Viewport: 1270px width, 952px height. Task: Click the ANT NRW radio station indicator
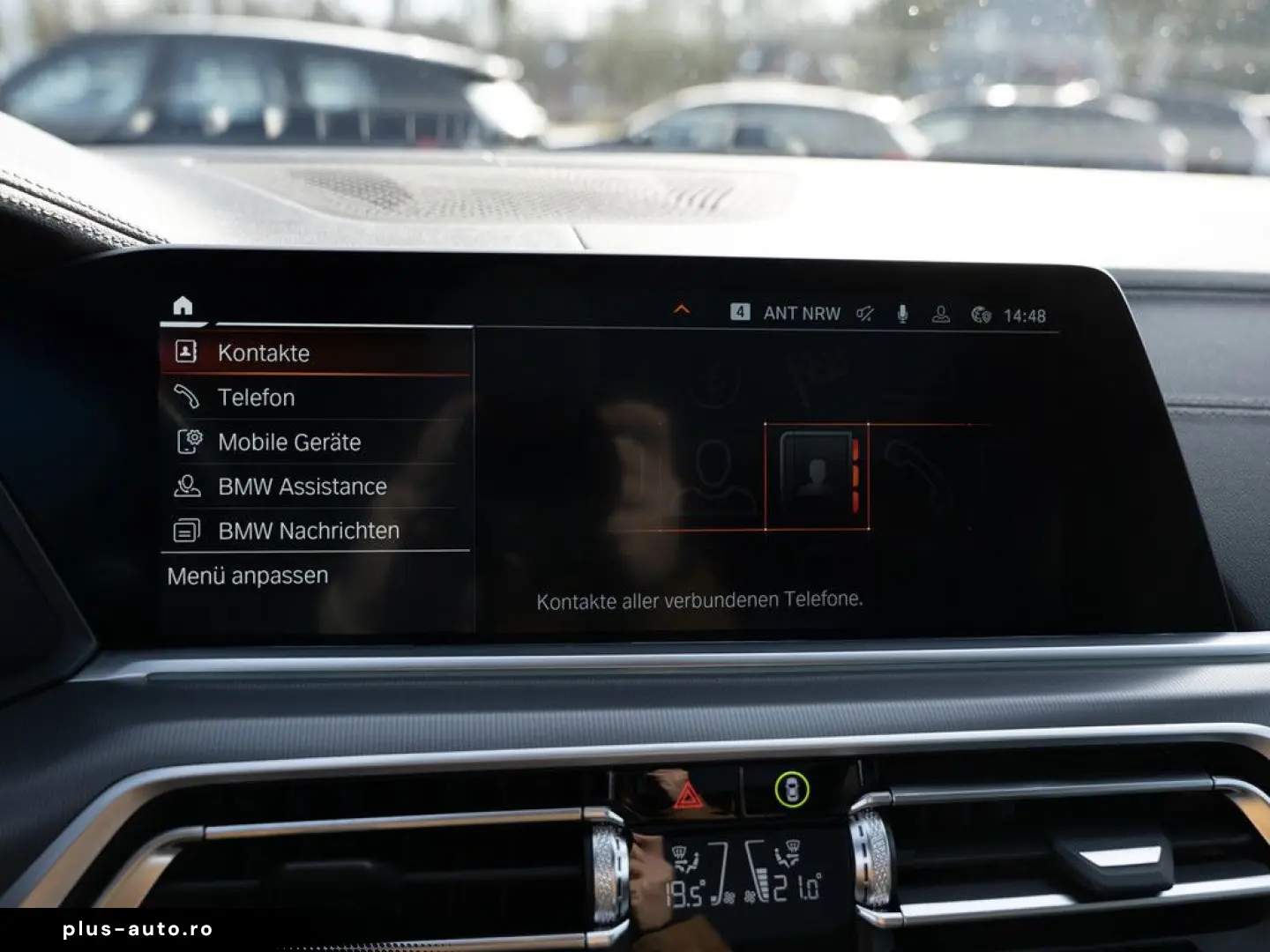coord(801,313)
